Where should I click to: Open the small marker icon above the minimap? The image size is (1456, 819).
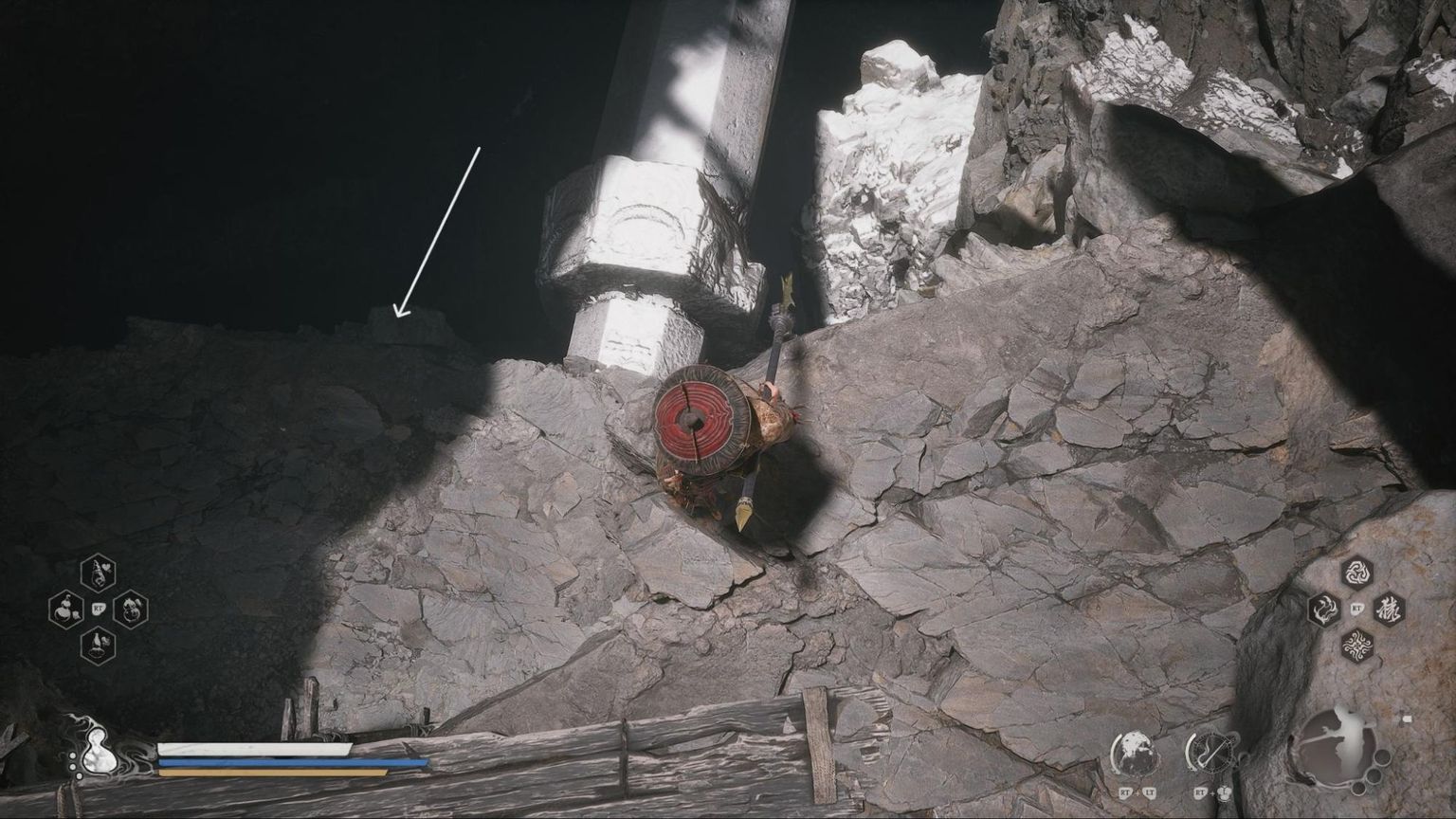pyautogui.click(x=1406, y=718)
